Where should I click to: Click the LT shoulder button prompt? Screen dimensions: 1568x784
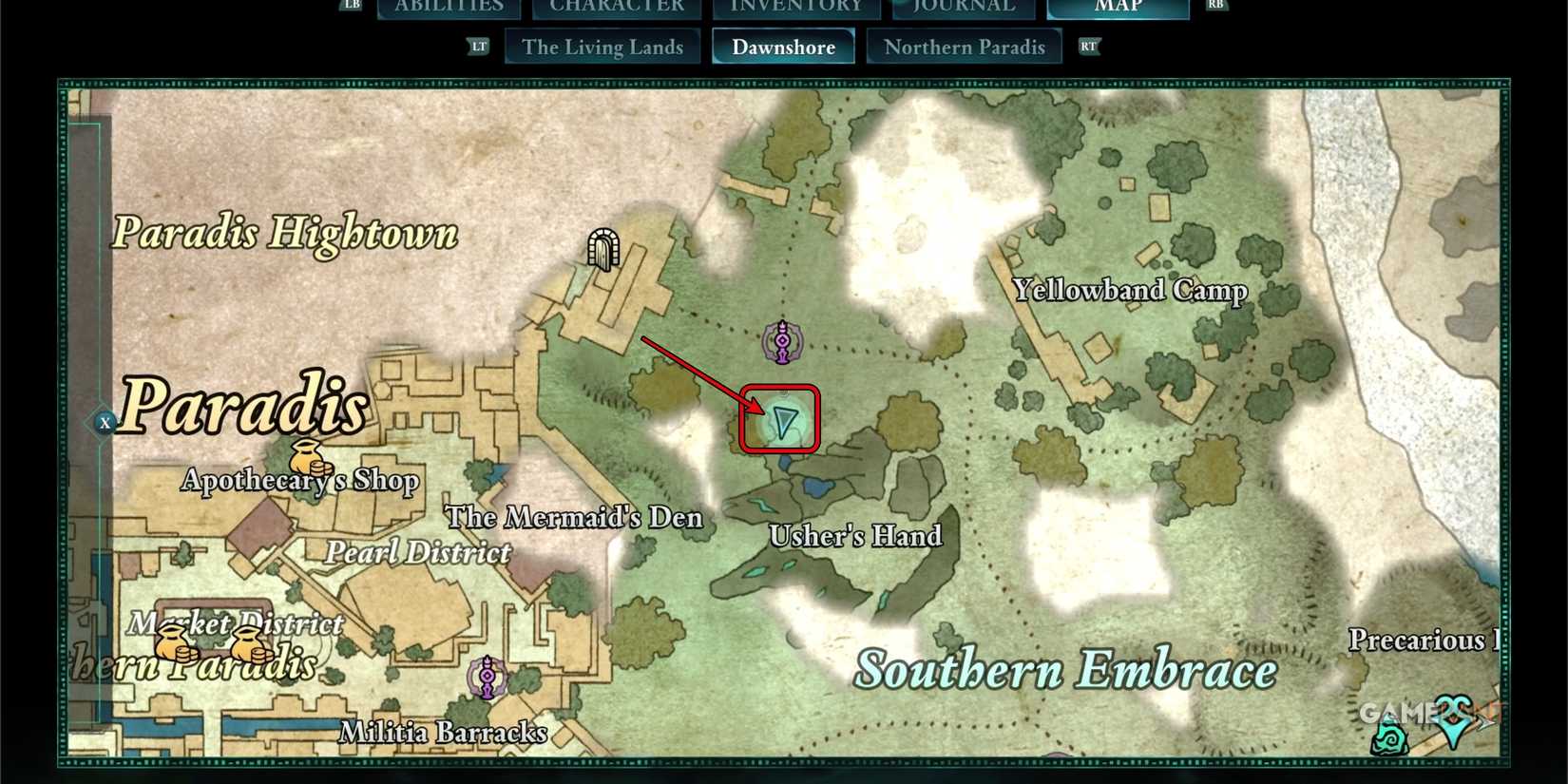tap(479, 46)
